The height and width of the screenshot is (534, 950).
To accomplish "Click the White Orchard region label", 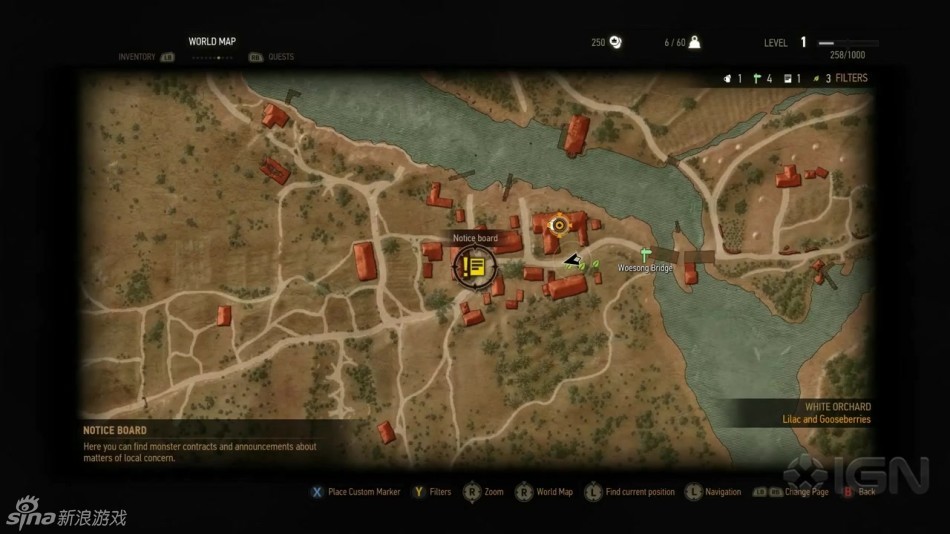I will (837, 407).
